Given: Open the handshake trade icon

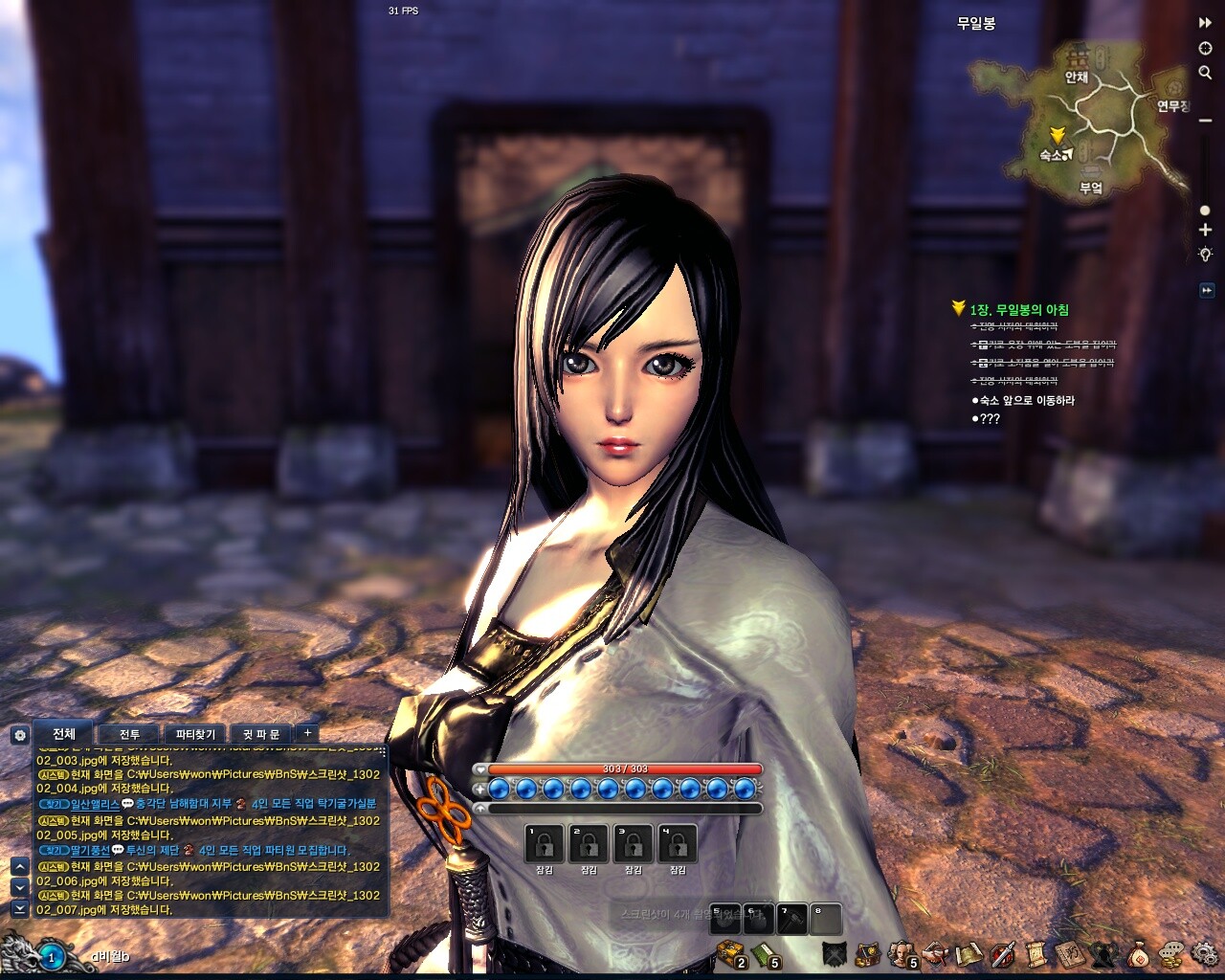Looking at the screenshot, I should coord(935,953).
